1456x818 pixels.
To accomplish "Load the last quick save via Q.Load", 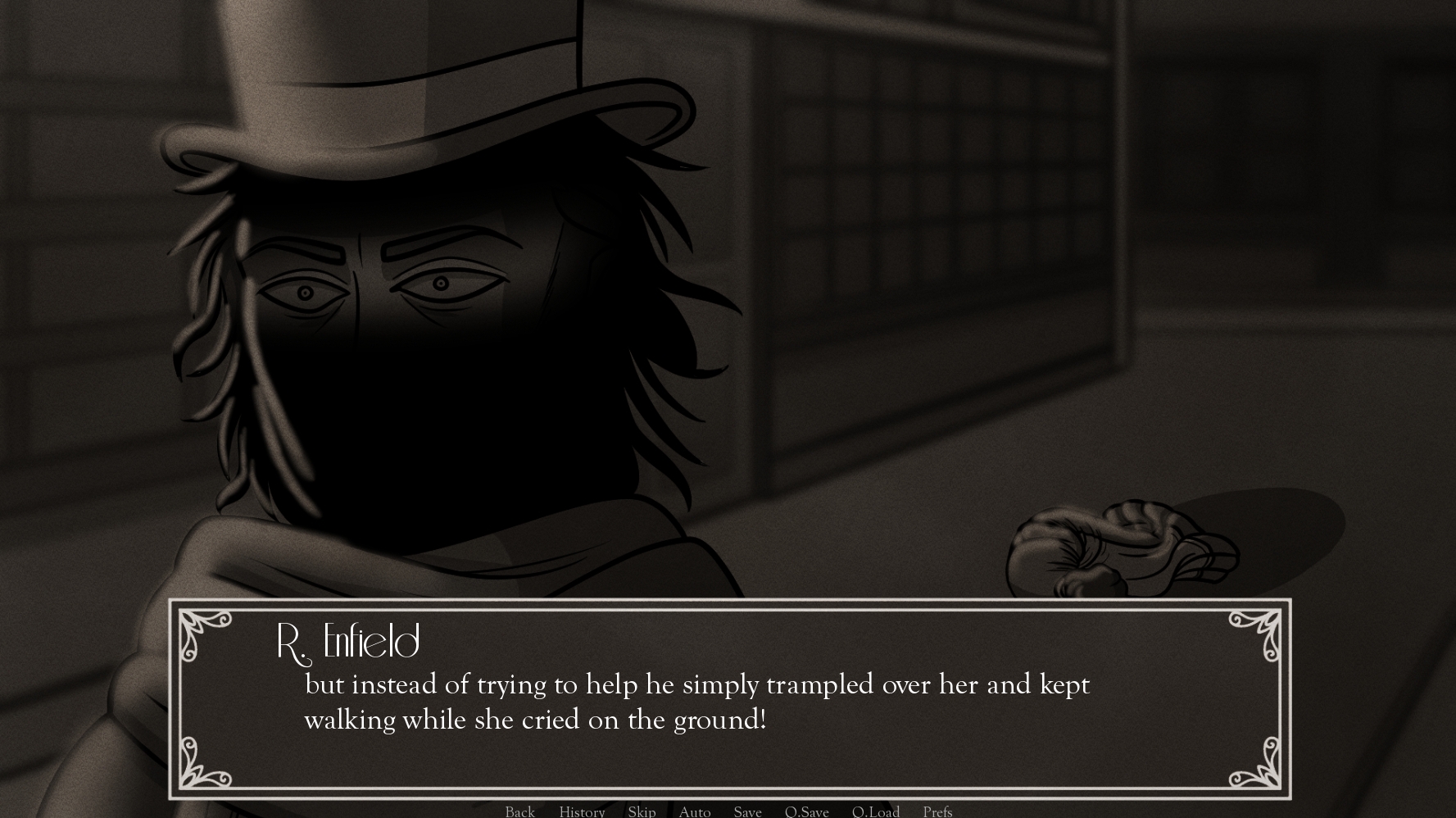I will [x=875, y=811].
